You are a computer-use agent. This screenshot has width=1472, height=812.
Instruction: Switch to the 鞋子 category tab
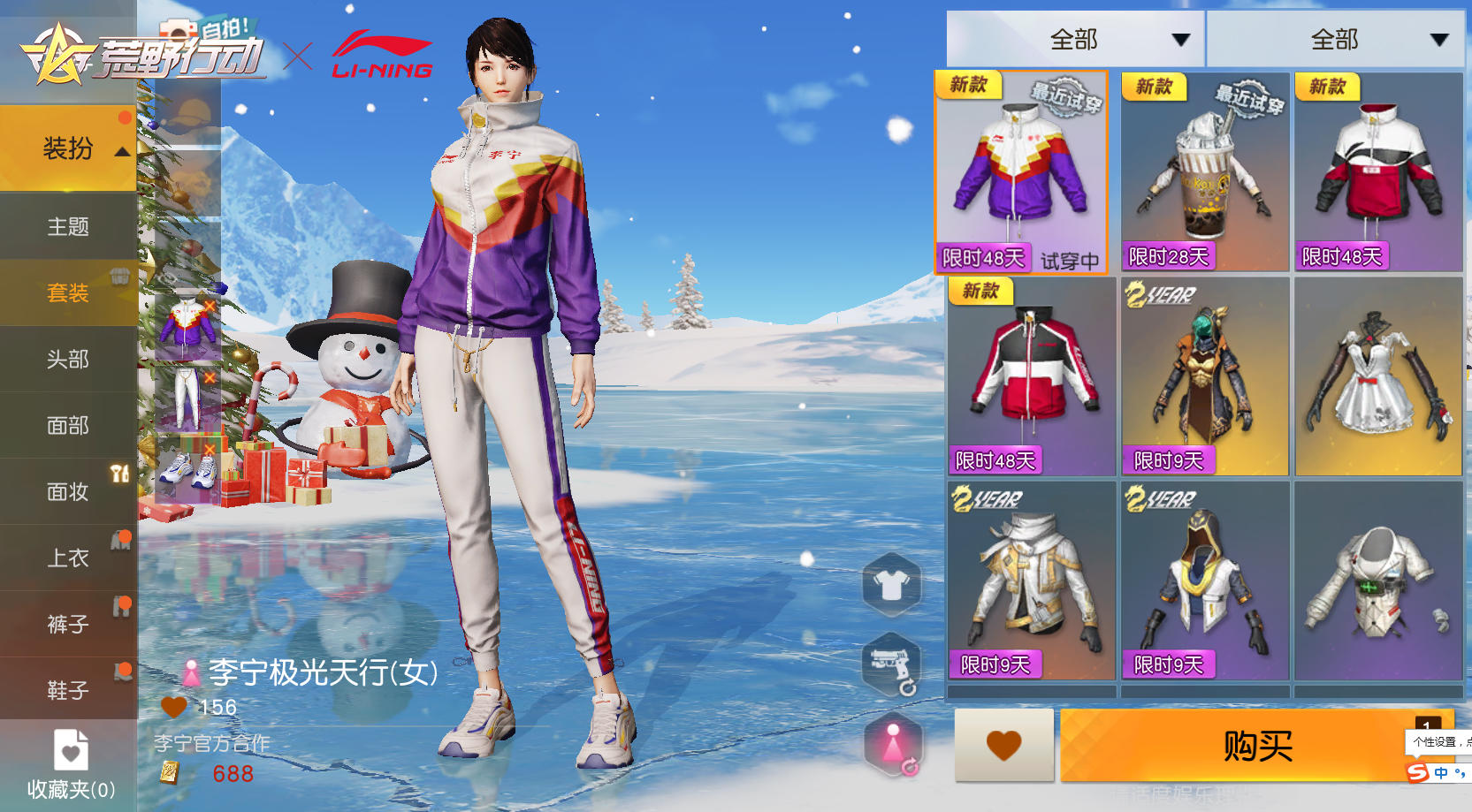[67, 690]
